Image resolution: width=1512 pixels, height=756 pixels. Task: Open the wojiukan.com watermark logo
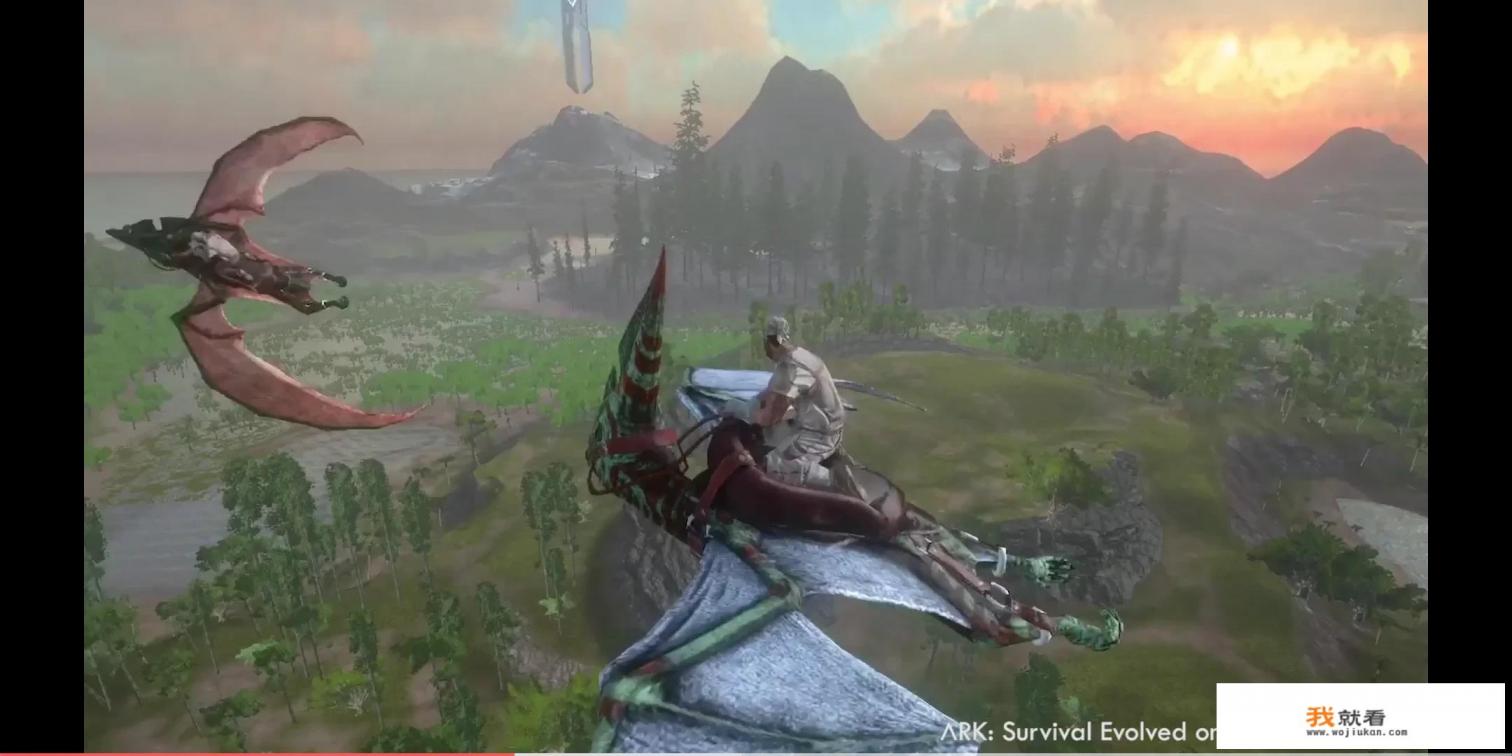coord(1359,718)
